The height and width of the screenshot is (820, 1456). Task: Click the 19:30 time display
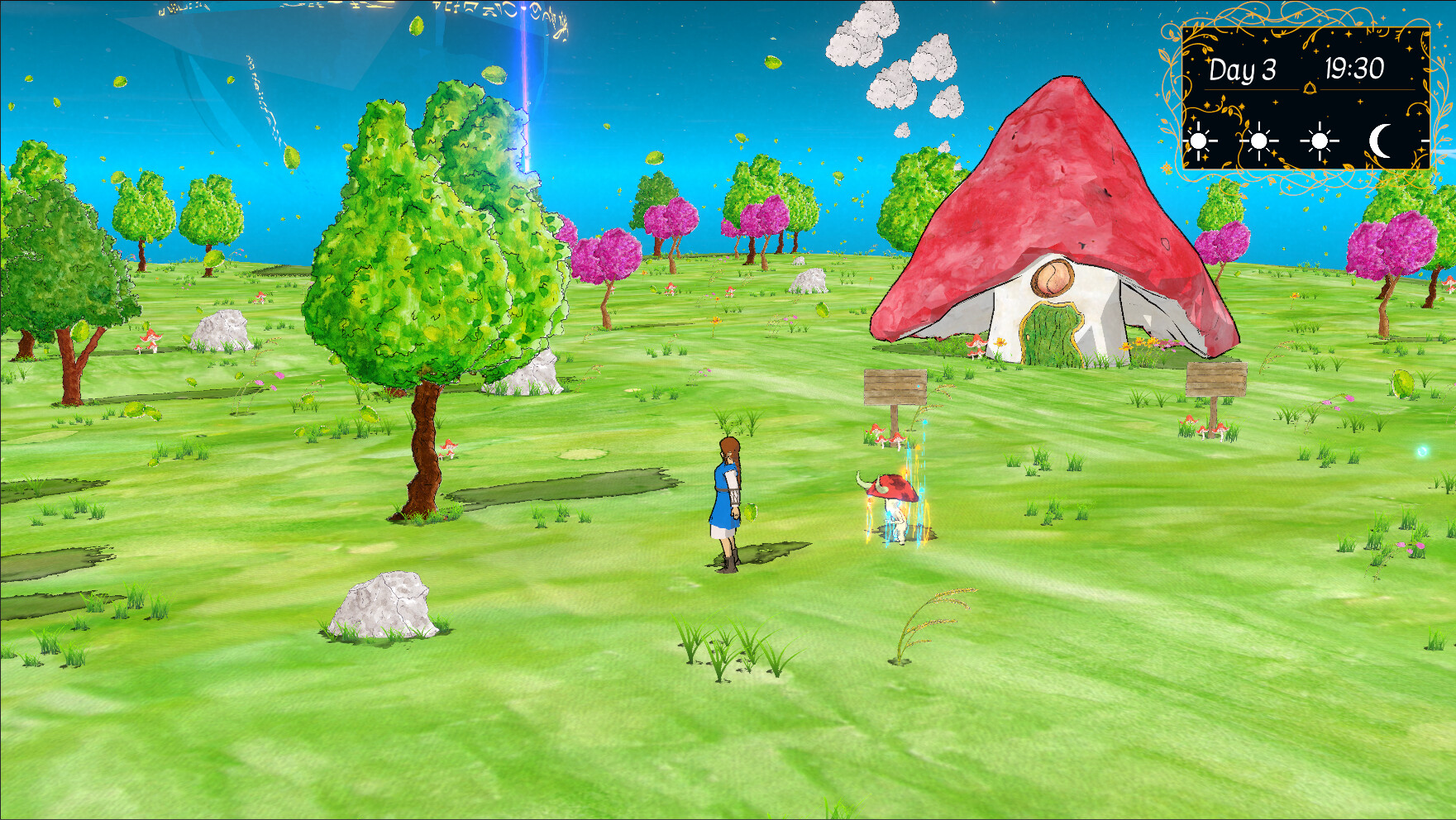[x=1354, y=67]
